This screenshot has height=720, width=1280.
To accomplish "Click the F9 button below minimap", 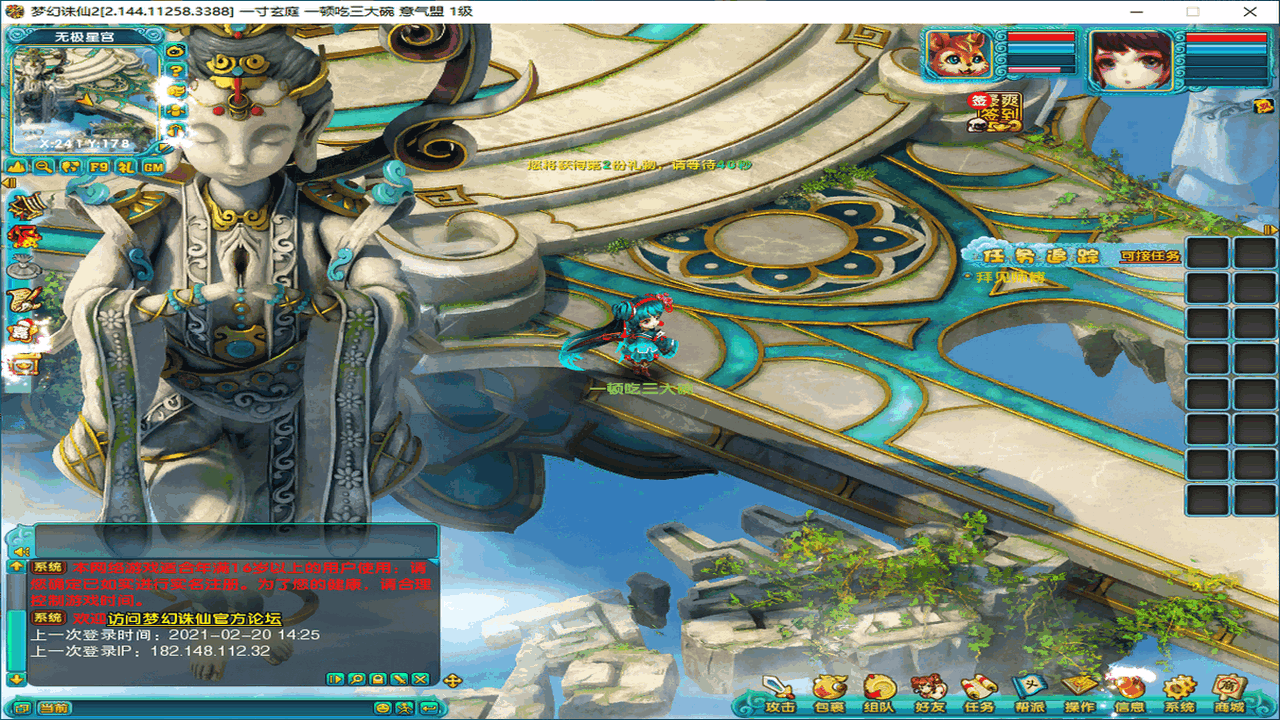I will coord(98,167).
